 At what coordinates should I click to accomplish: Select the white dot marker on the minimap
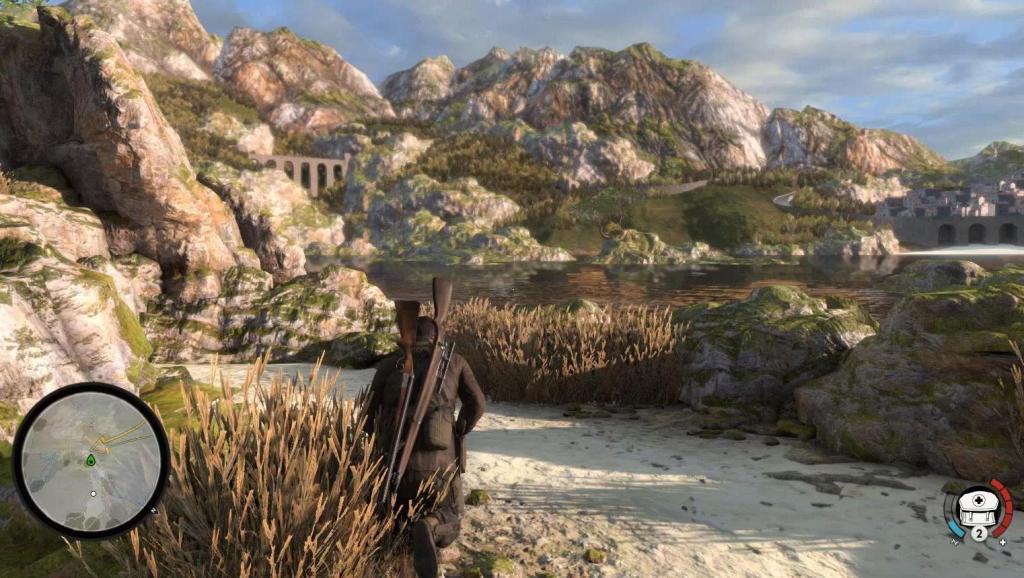click(93, 493)
